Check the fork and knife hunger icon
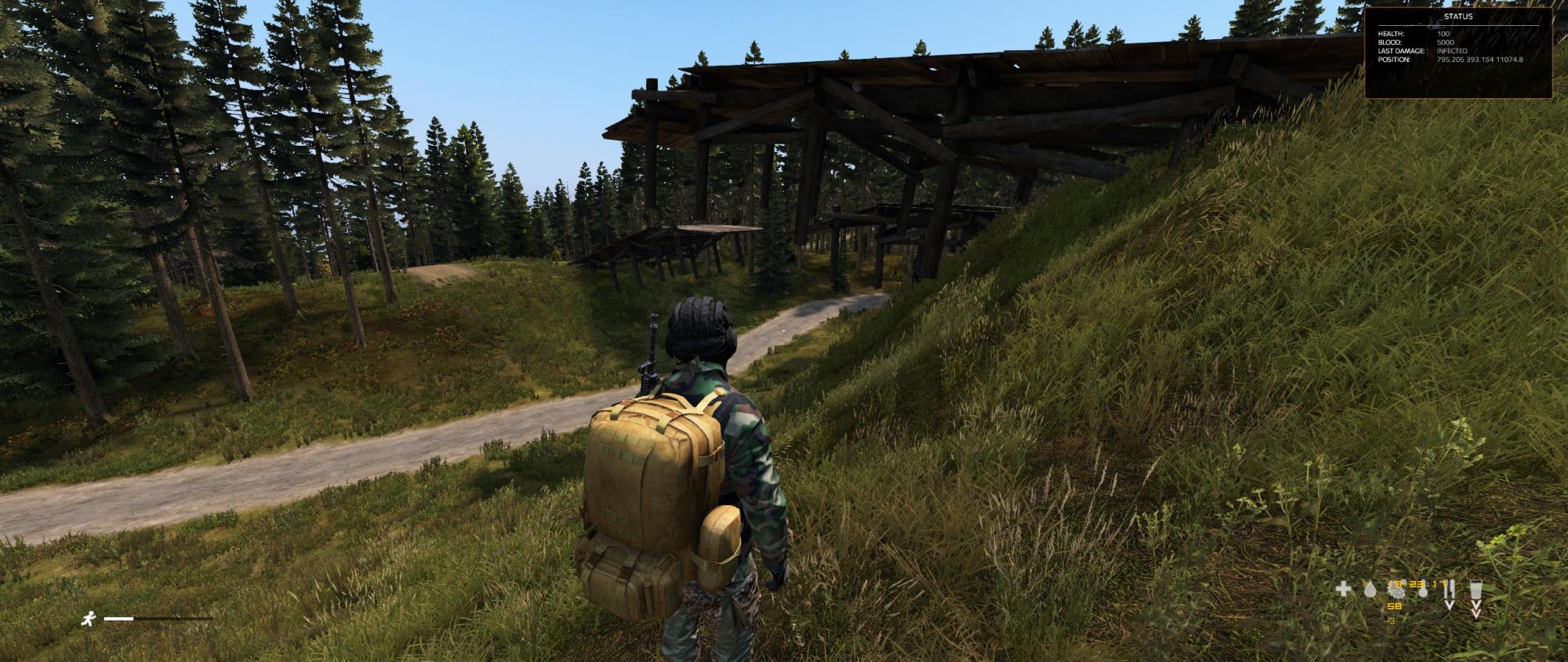The height and width of the screenshot is (662, 1568). [x=1450, y=590]
